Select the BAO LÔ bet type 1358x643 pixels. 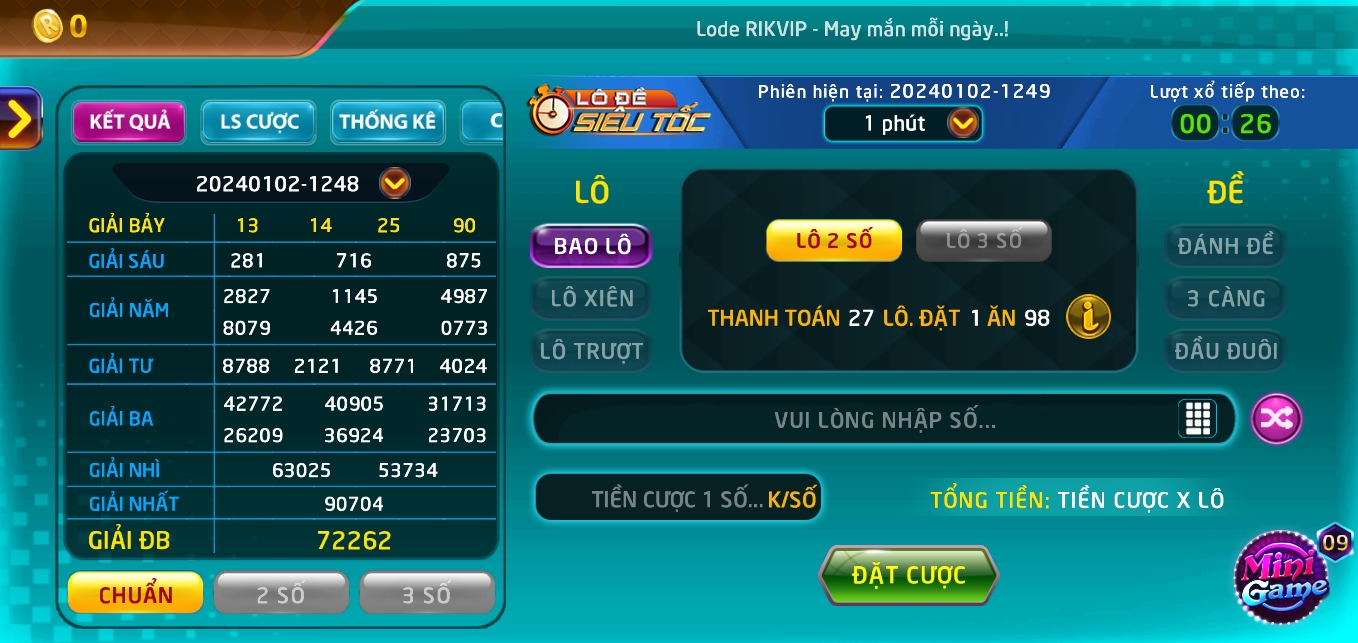coord(591,246)
